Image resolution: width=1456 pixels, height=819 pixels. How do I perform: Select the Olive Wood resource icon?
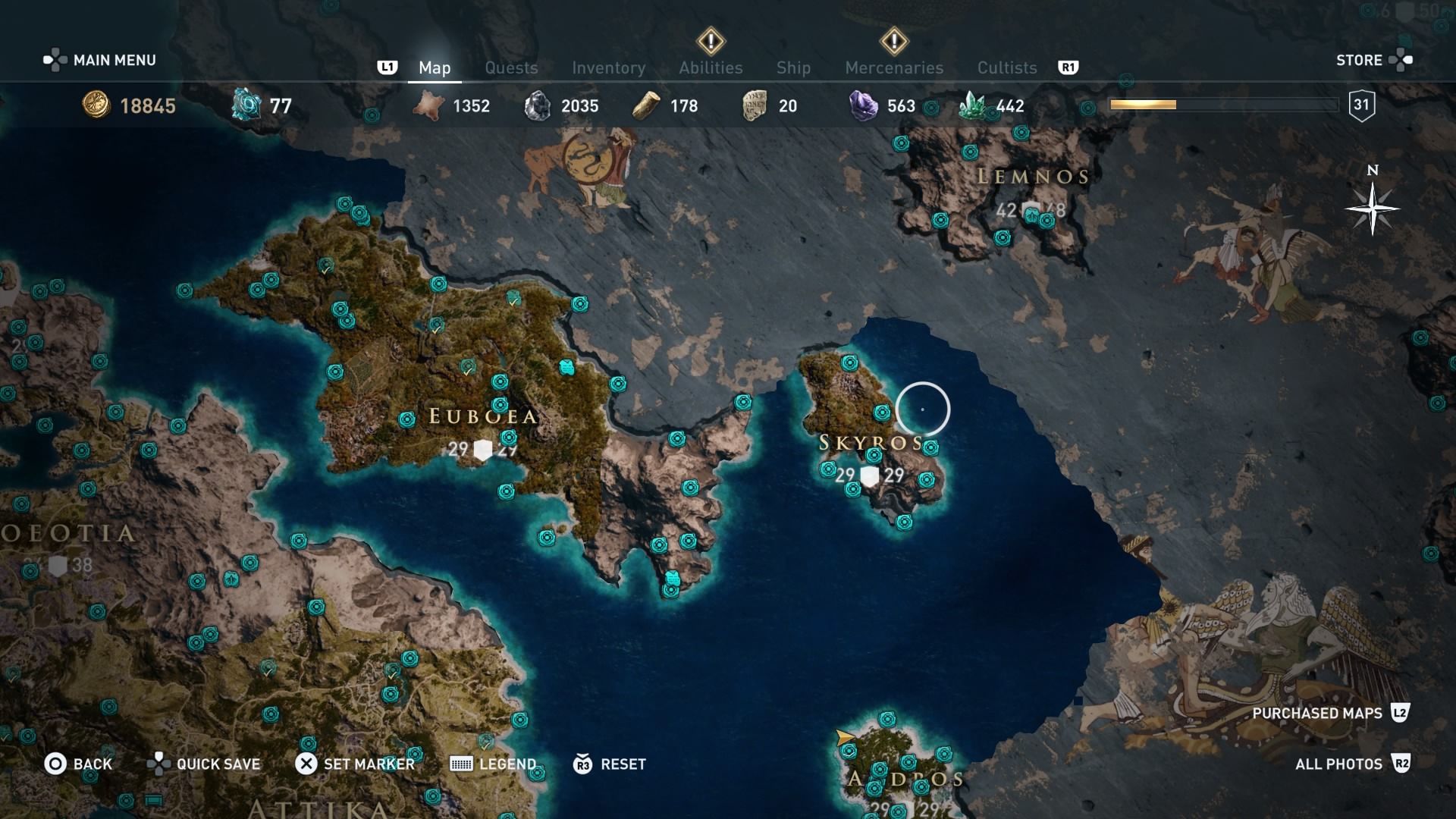(x=645, y=105)
